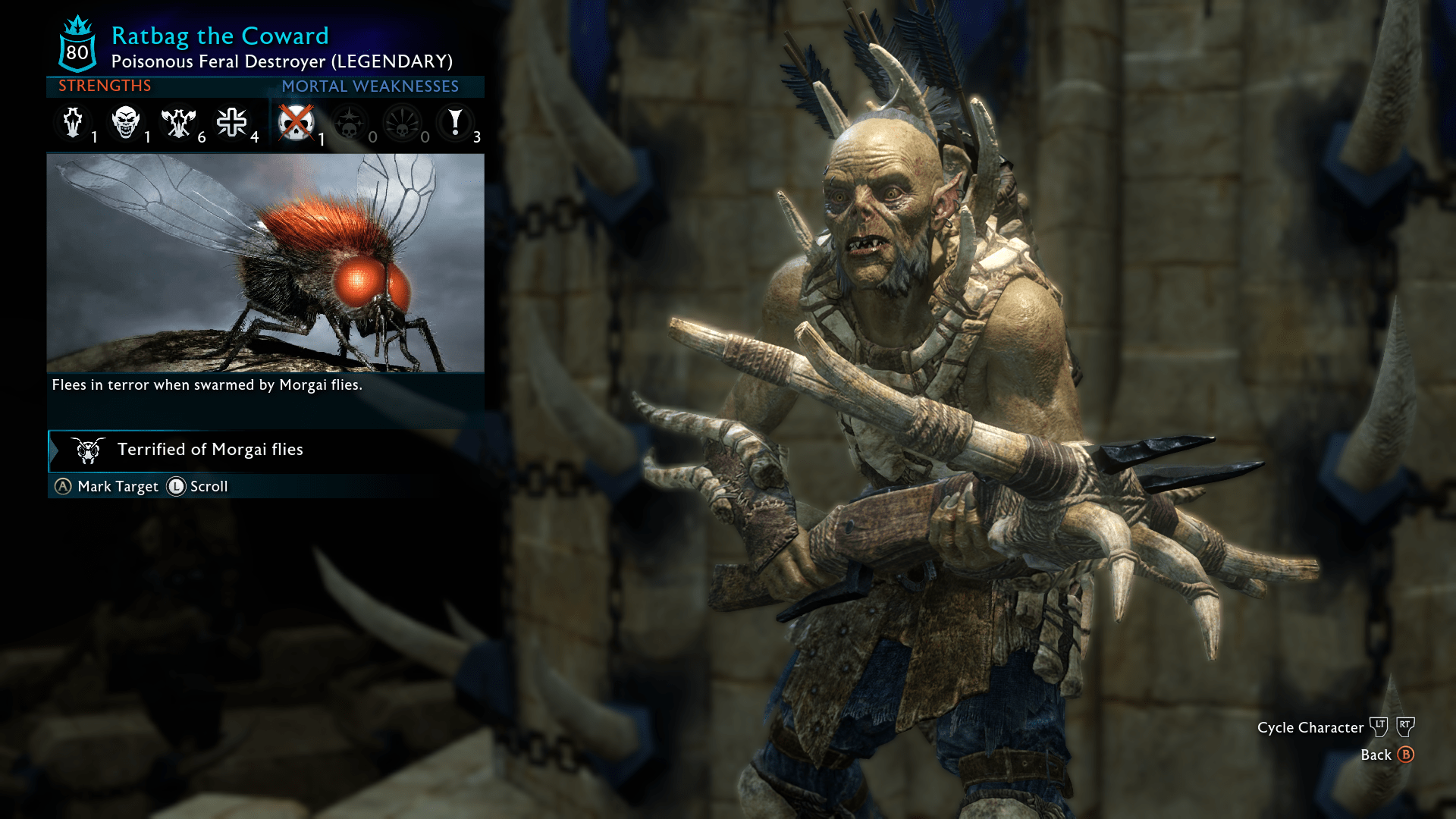Inspect the burst skull weakness icon
The image size is (1456, 819).
click(402, 123)
